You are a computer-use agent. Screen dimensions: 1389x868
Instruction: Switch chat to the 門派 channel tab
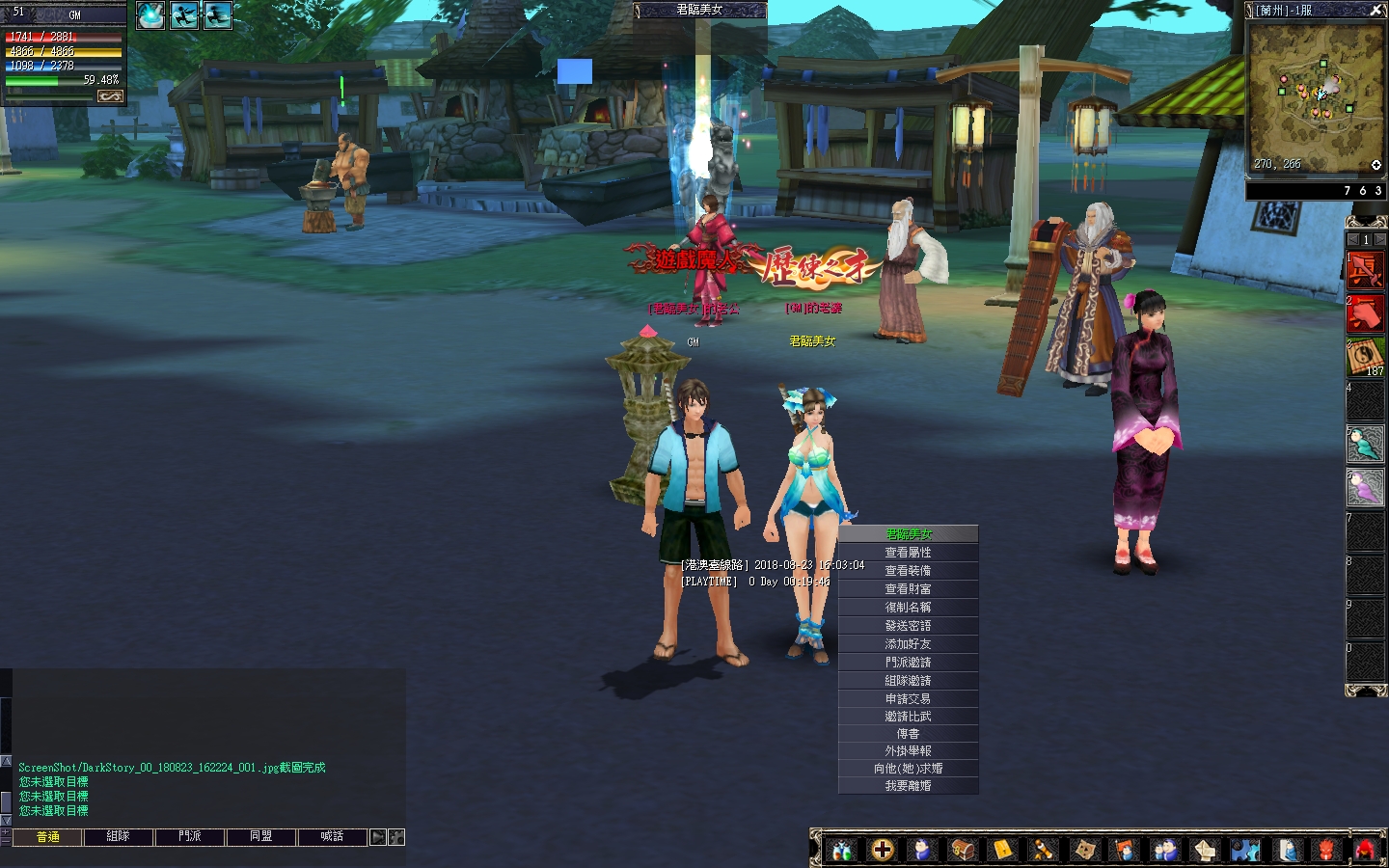tap(189, 837)
